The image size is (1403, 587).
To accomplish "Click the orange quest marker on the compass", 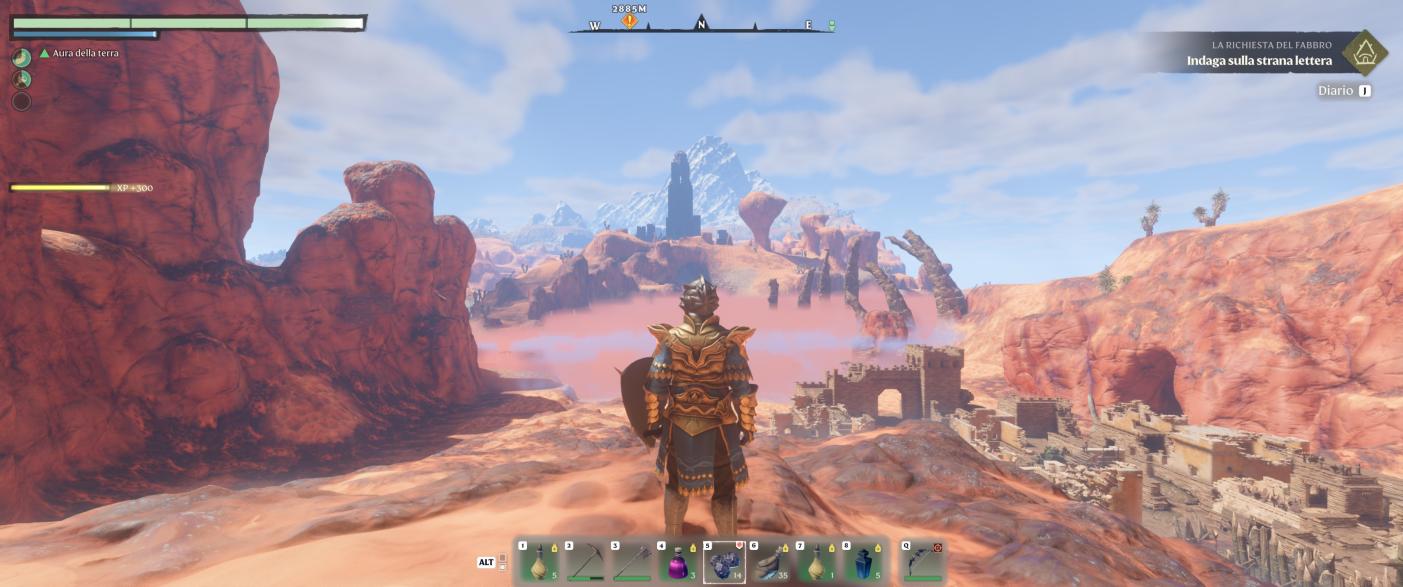I will [629, 20].
